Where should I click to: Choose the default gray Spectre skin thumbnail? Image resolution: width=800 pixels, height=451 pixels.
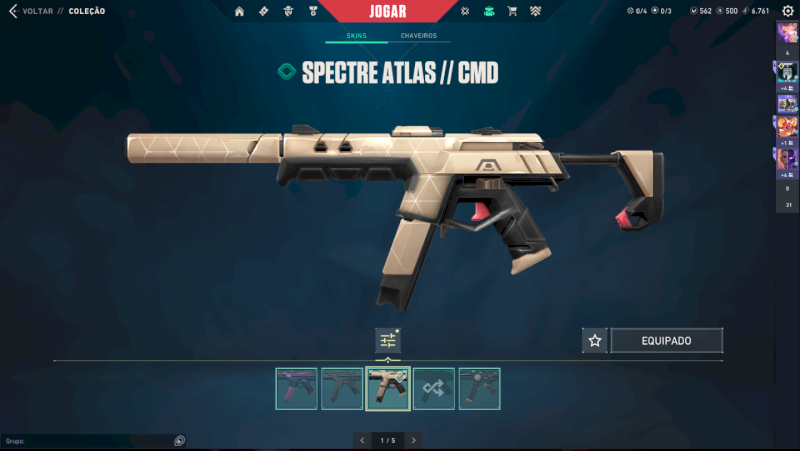(342, 389)
